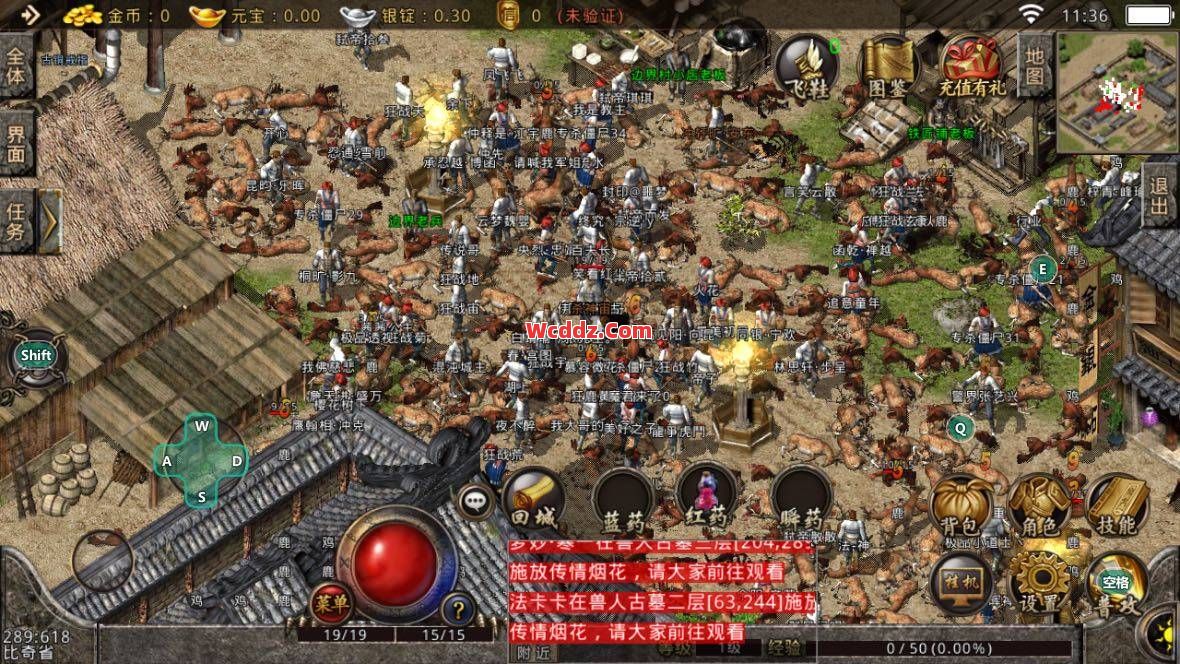Open the 地图 map button
The image size is (1180, 664).
1035,64
